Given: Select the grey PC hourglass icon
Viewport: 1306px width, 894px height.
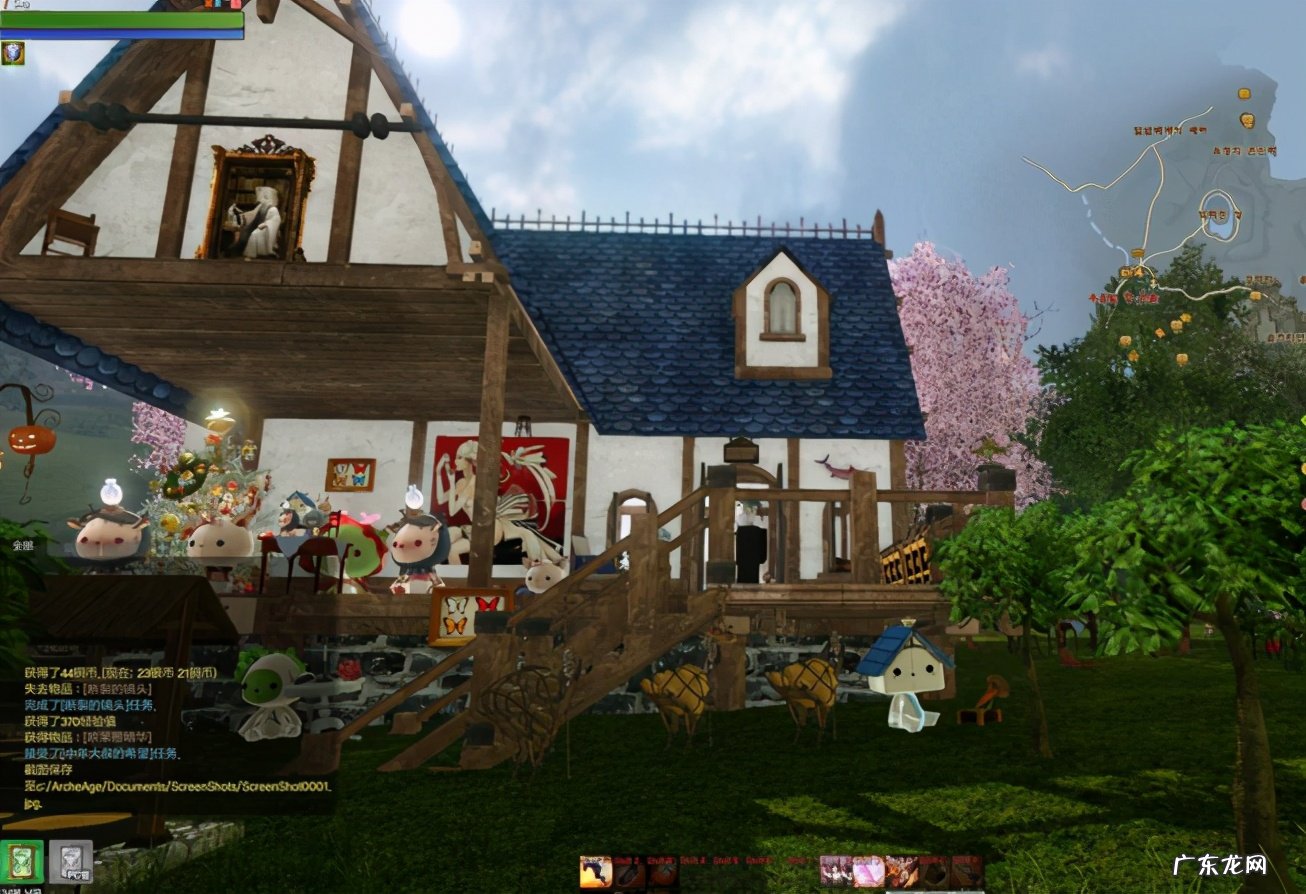Looking at the screenshot, I should (x=71, y=862).
